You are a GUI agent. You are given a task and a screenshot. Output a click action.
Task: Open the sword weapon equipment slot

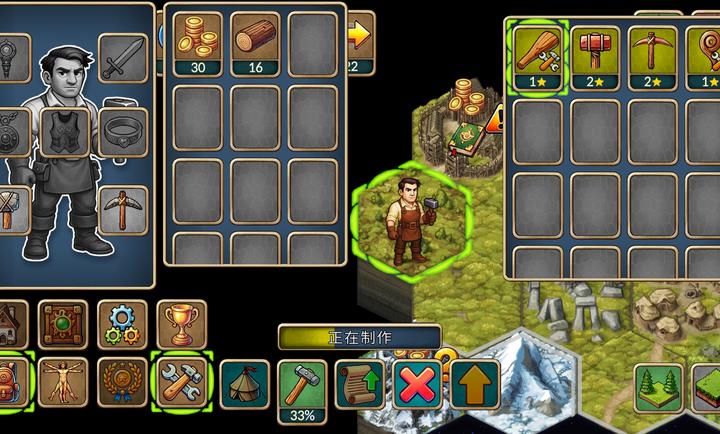coord(124,57)
